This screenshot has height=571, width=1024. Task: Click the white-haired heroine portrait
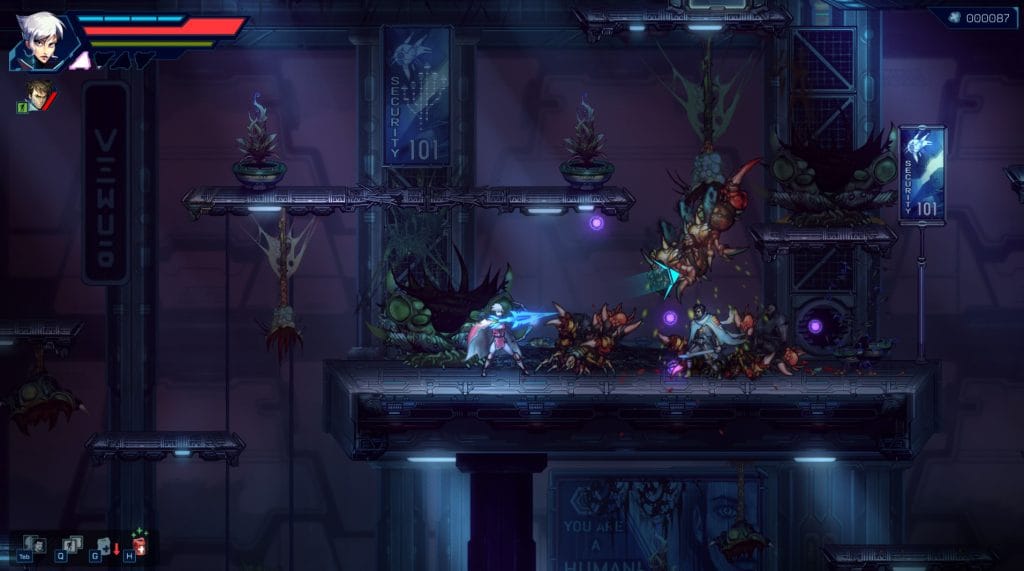pos(40,41)
